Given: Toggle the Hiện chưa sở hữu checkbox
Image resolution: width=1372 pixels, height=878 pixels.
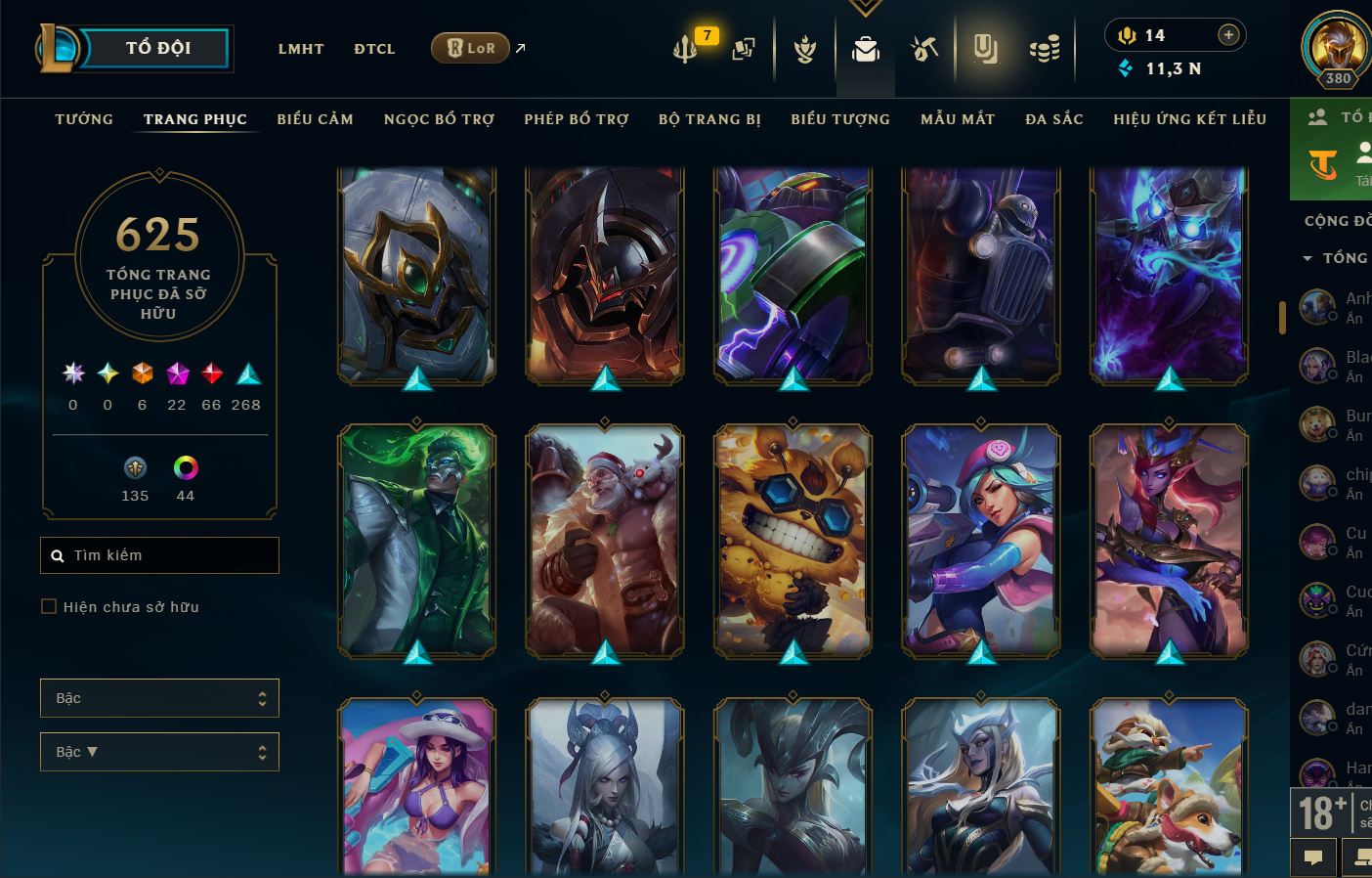Looking at the screenshot, I should (x=49, y=606).
